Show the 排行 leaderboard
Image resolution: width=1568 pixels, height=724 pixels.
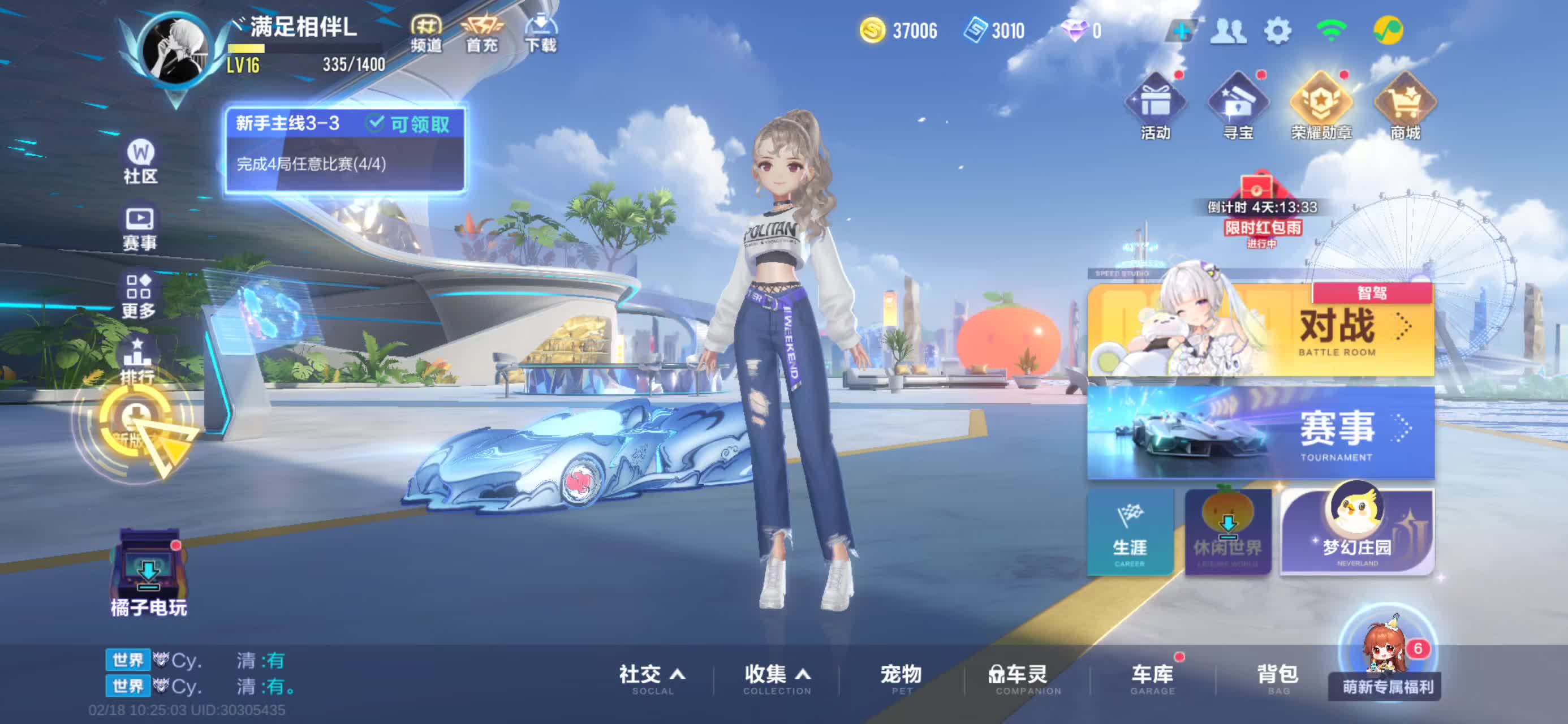pos(137,360)
